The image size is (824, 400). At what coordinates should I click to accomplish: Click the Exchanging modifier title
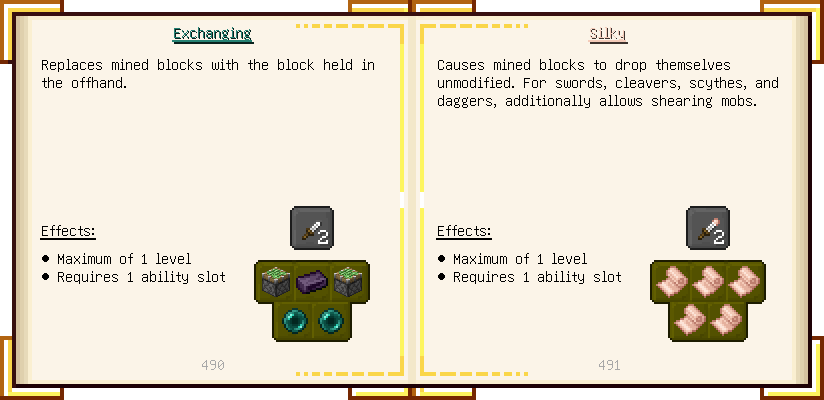coord(212,34)
